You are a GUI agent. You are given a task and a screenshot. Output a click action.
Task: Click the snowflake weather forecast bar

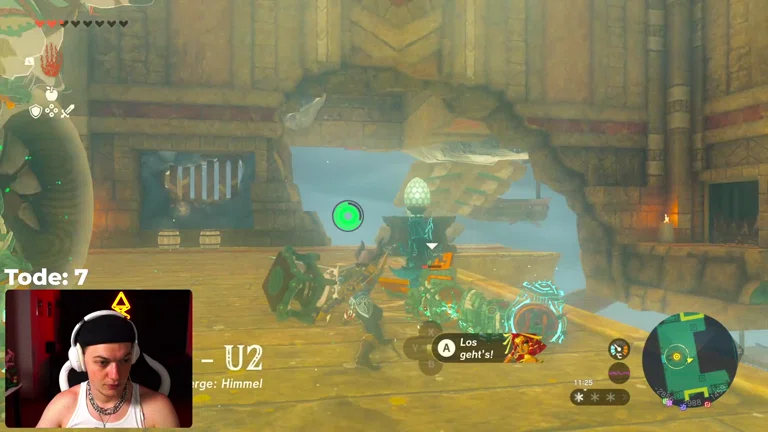[599, 398]
